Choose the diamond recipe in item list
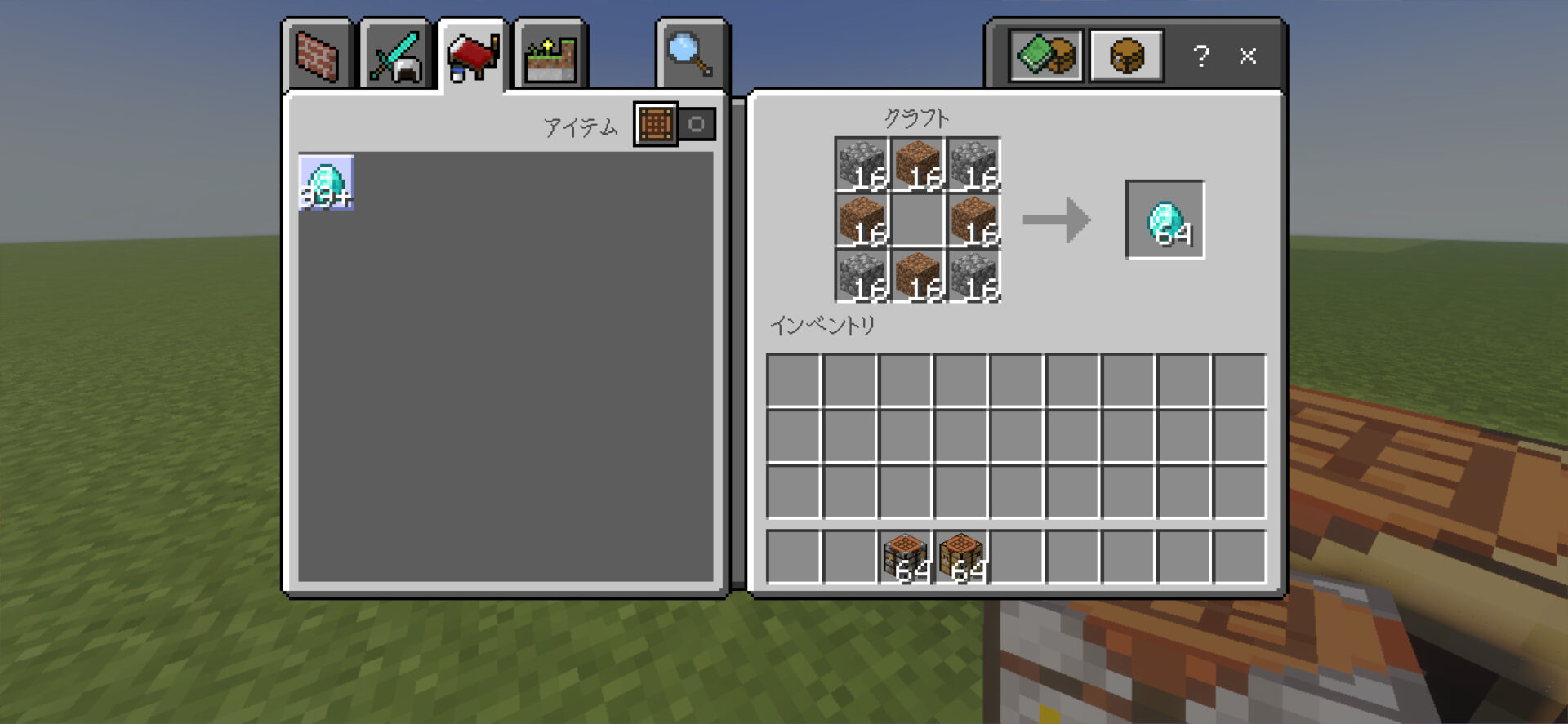The width and height of the screenshot is (1568, 724). 326,182
